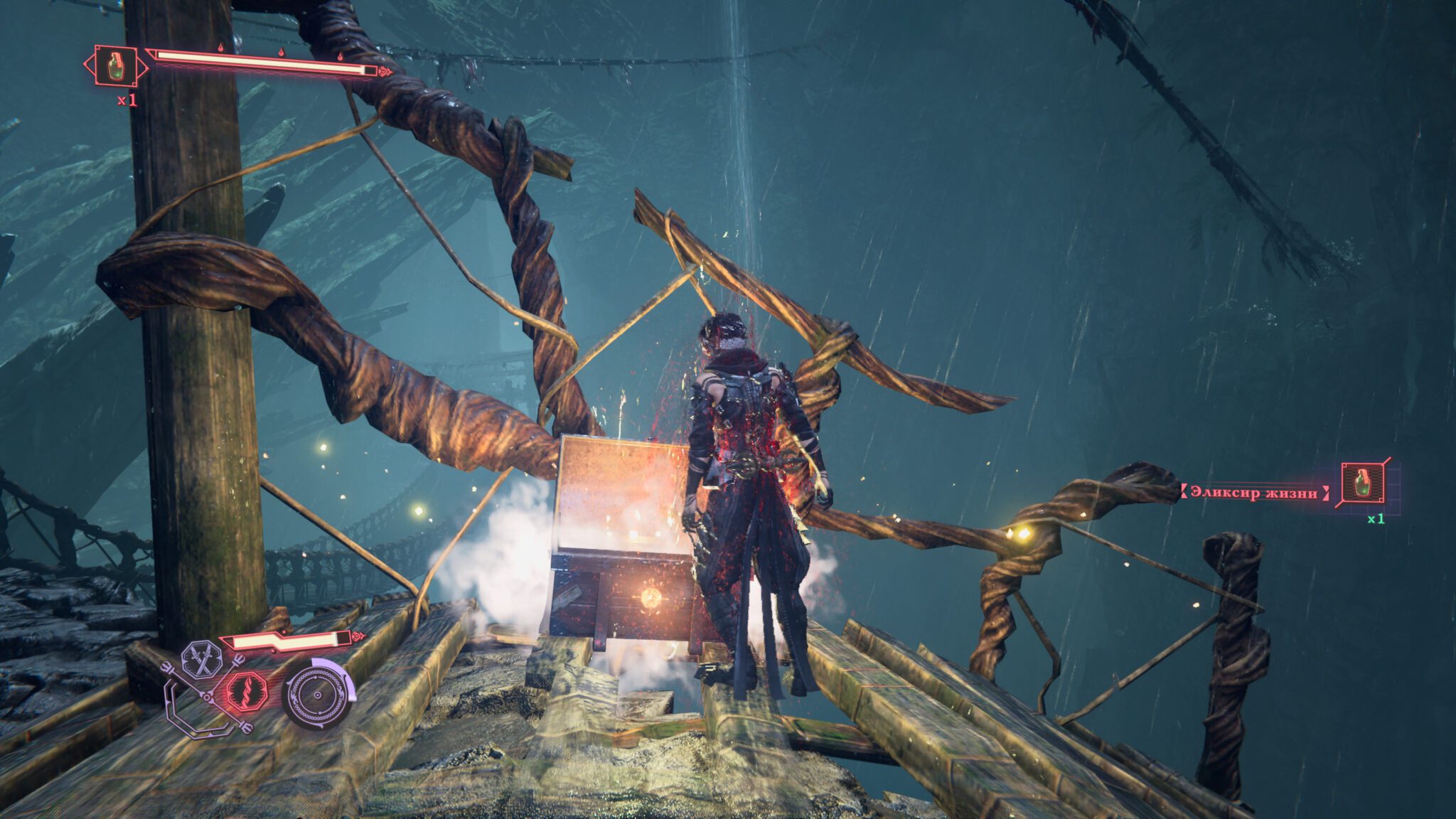Select the healing elixir slot beside the health bar
The height and width of the screenshot is (819, 1456).
pos(116,67)
